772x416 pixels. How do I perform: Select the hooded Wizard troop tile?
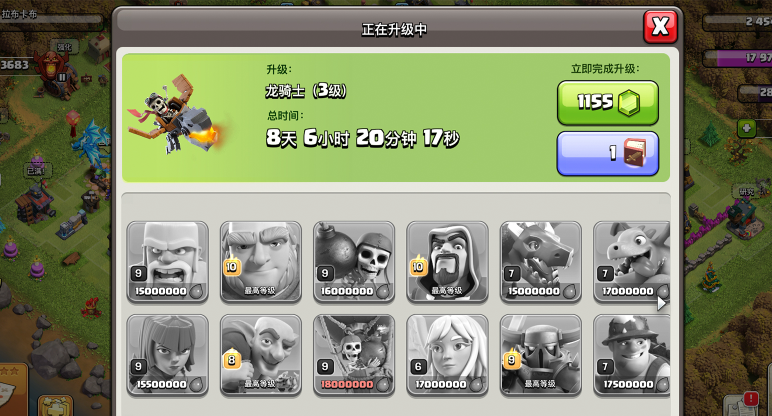click(448, 261)
